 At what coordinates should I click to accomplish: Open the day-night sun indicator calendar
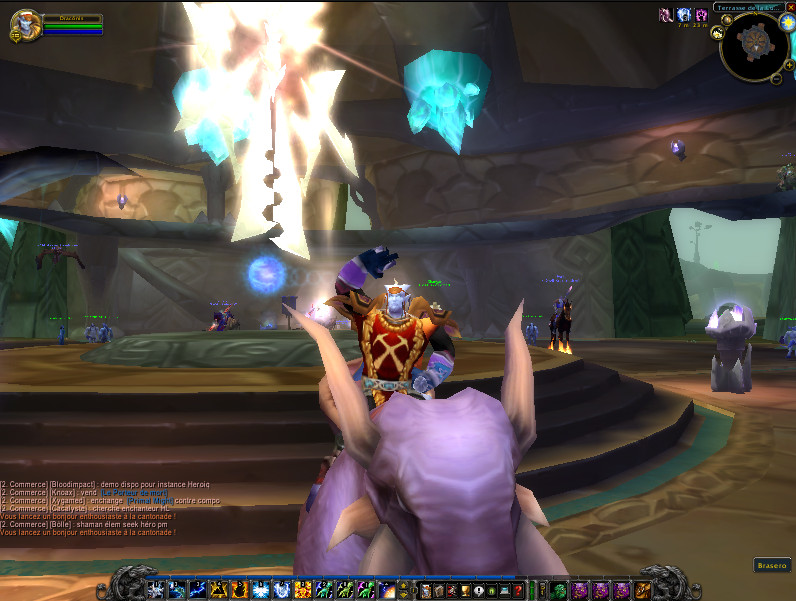[x=786, y=24]
